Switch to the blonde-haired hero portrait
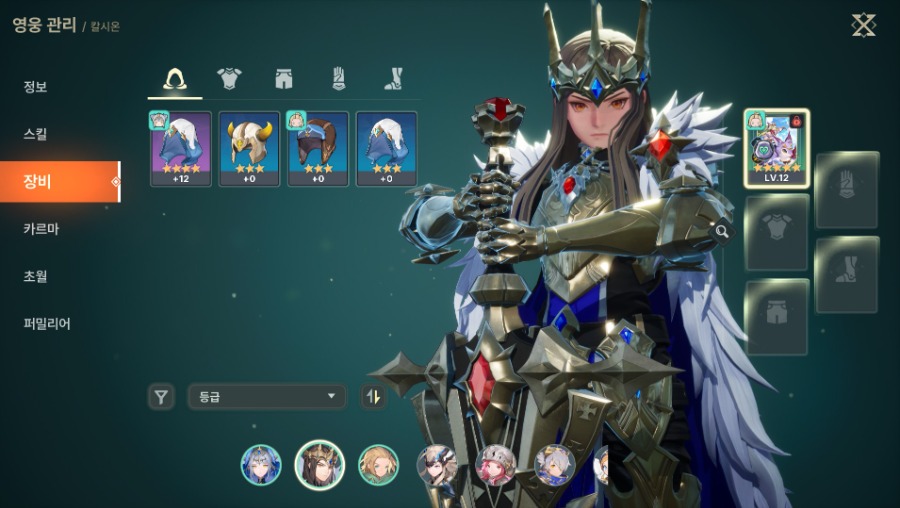This screenshot has height=508, width=900. pos(378,465)
